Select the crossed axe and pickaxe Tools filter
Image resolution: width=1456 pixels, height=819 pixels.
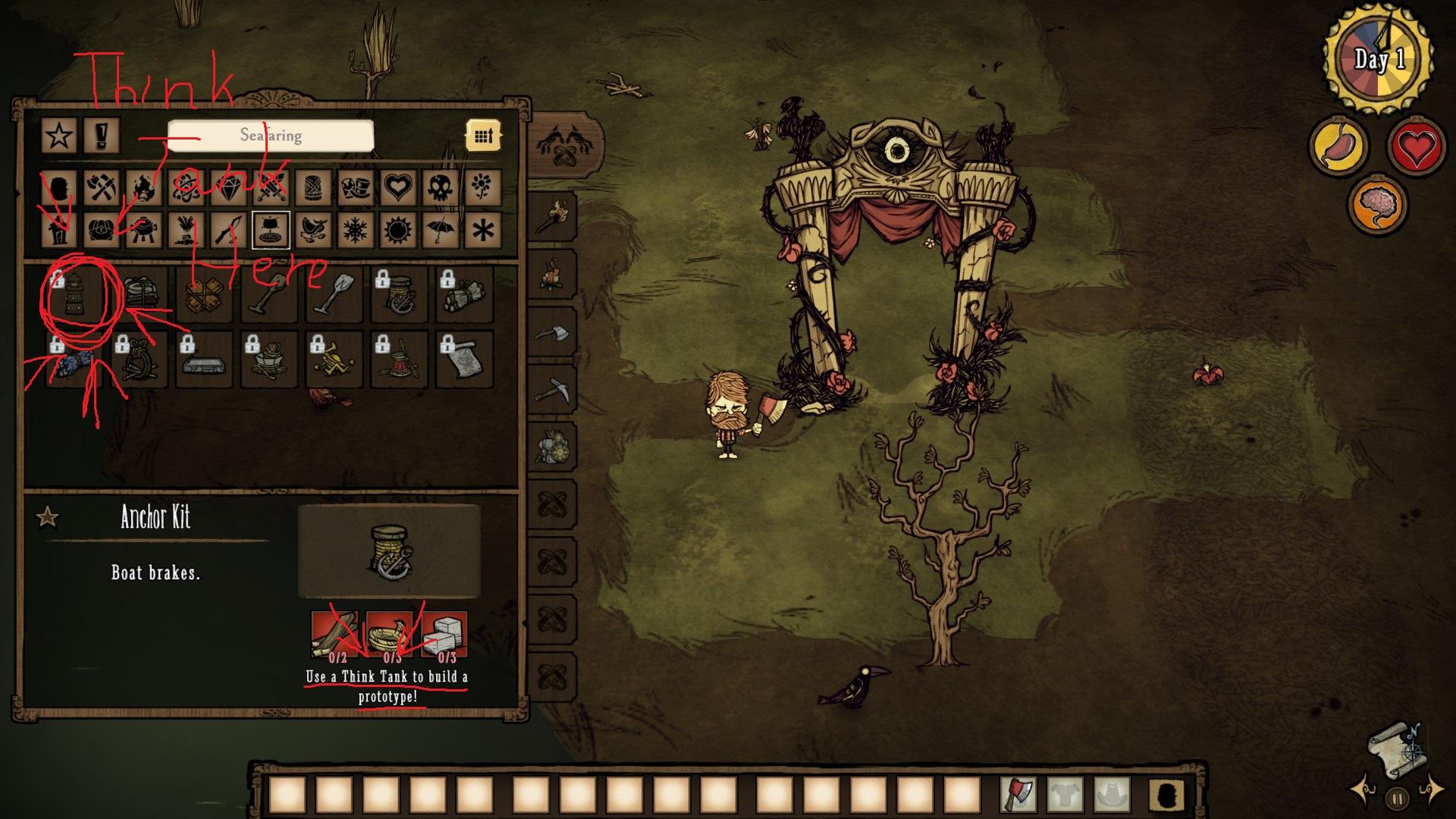pos(102,187)
